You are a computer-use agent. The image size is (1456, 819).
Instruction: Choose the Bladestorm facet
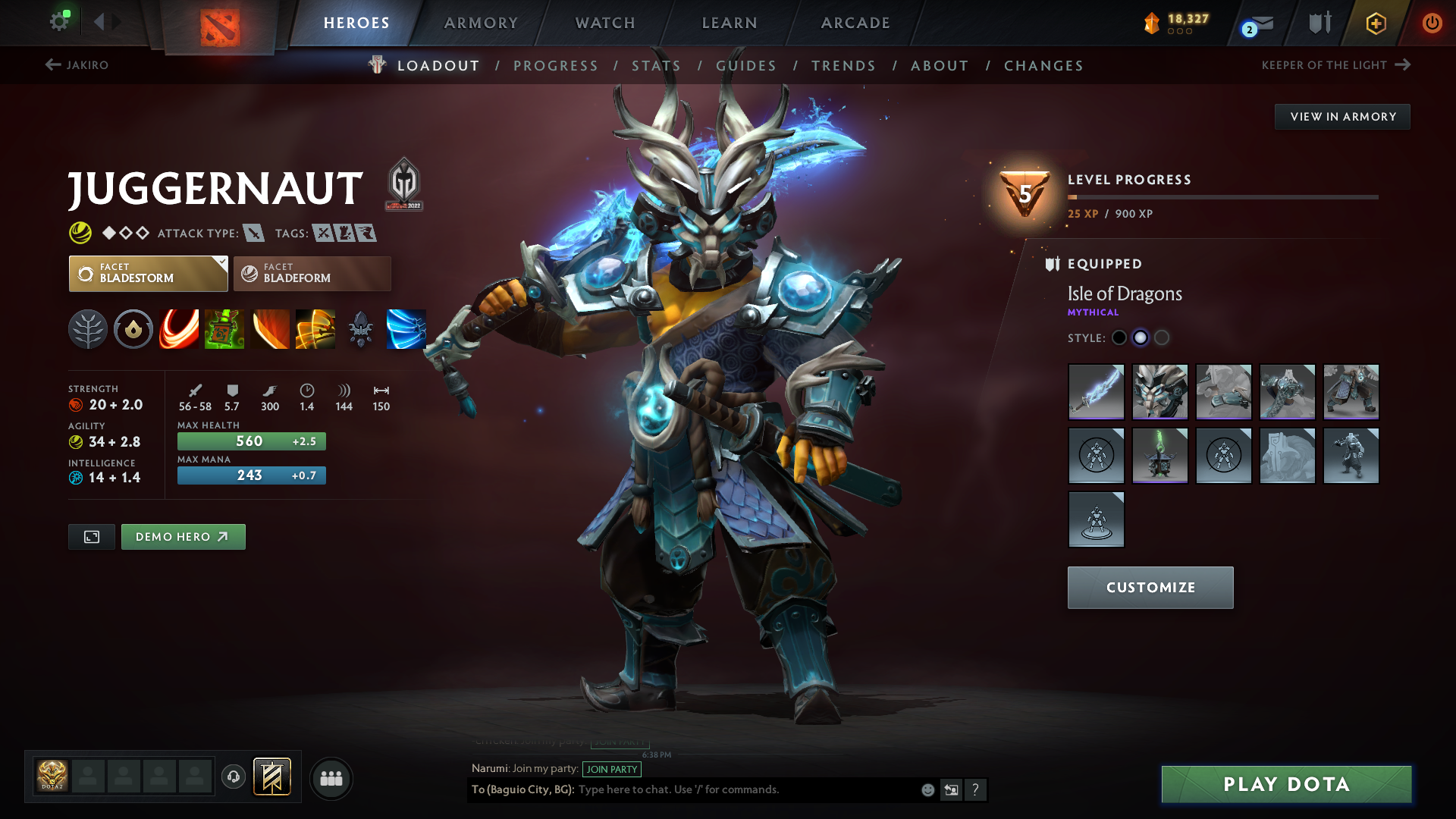148,273
